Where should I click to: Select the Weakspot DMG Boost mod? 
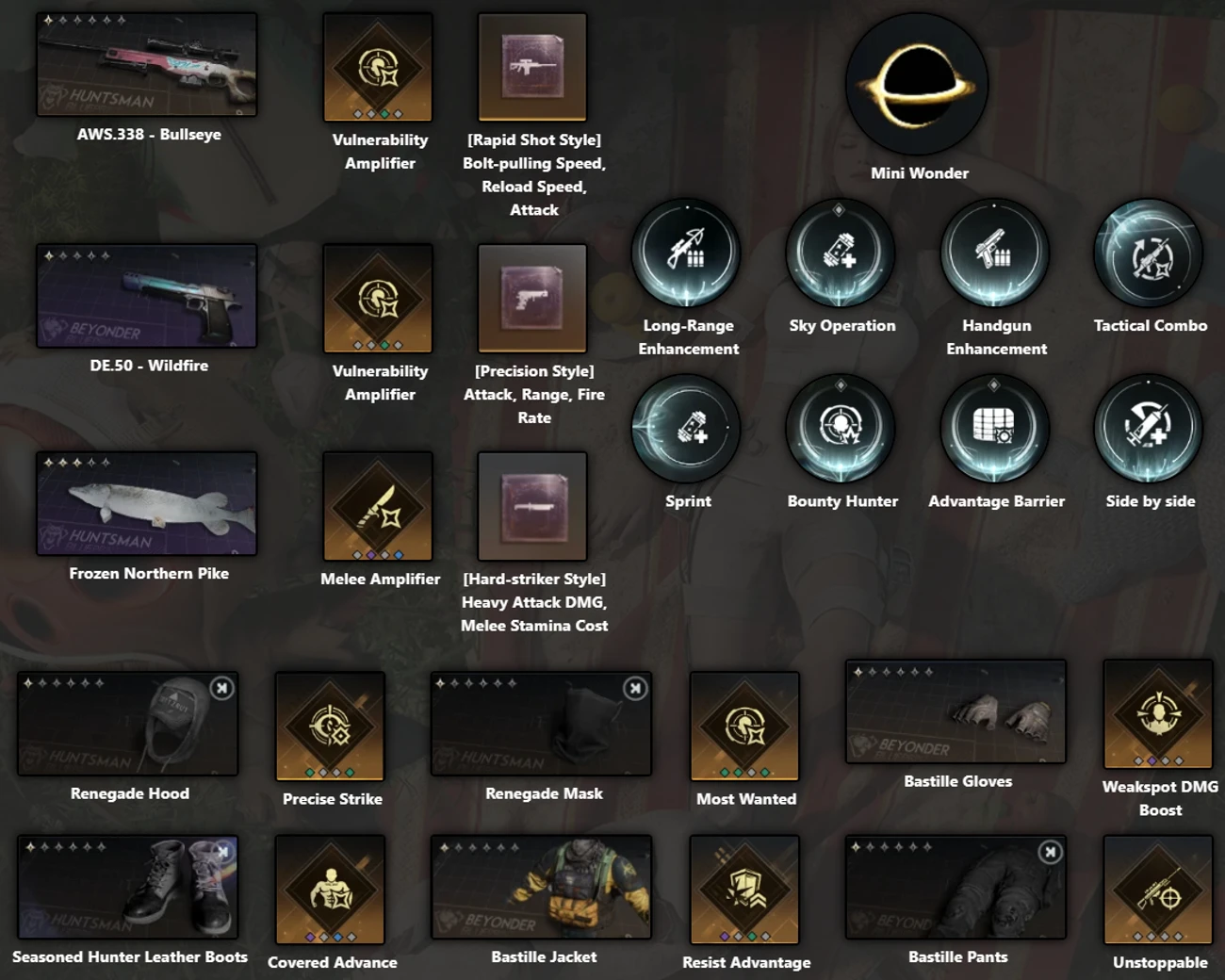tap(1157, 713)
